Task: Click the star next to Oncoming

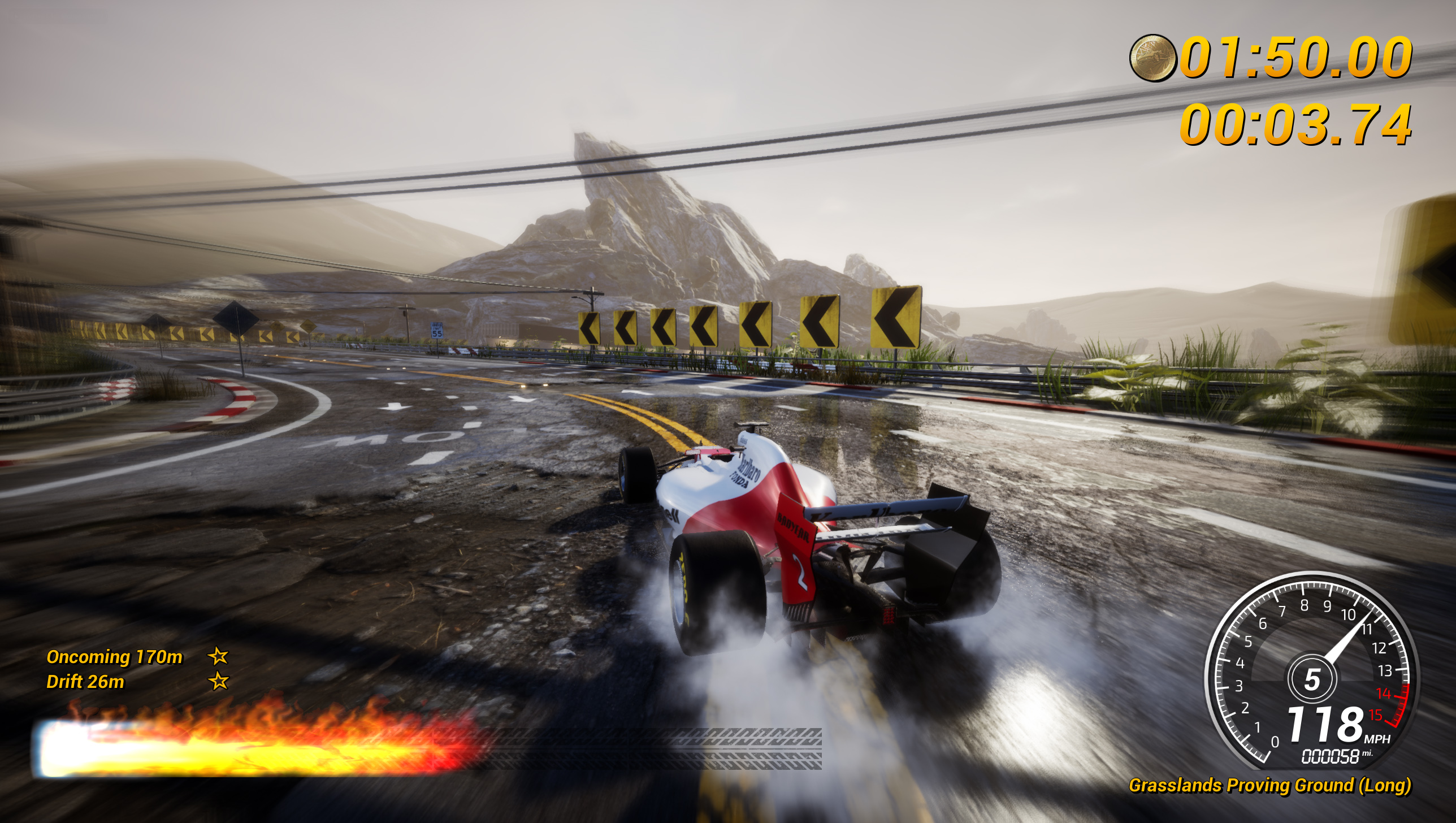Action: (x=218, y=656)
